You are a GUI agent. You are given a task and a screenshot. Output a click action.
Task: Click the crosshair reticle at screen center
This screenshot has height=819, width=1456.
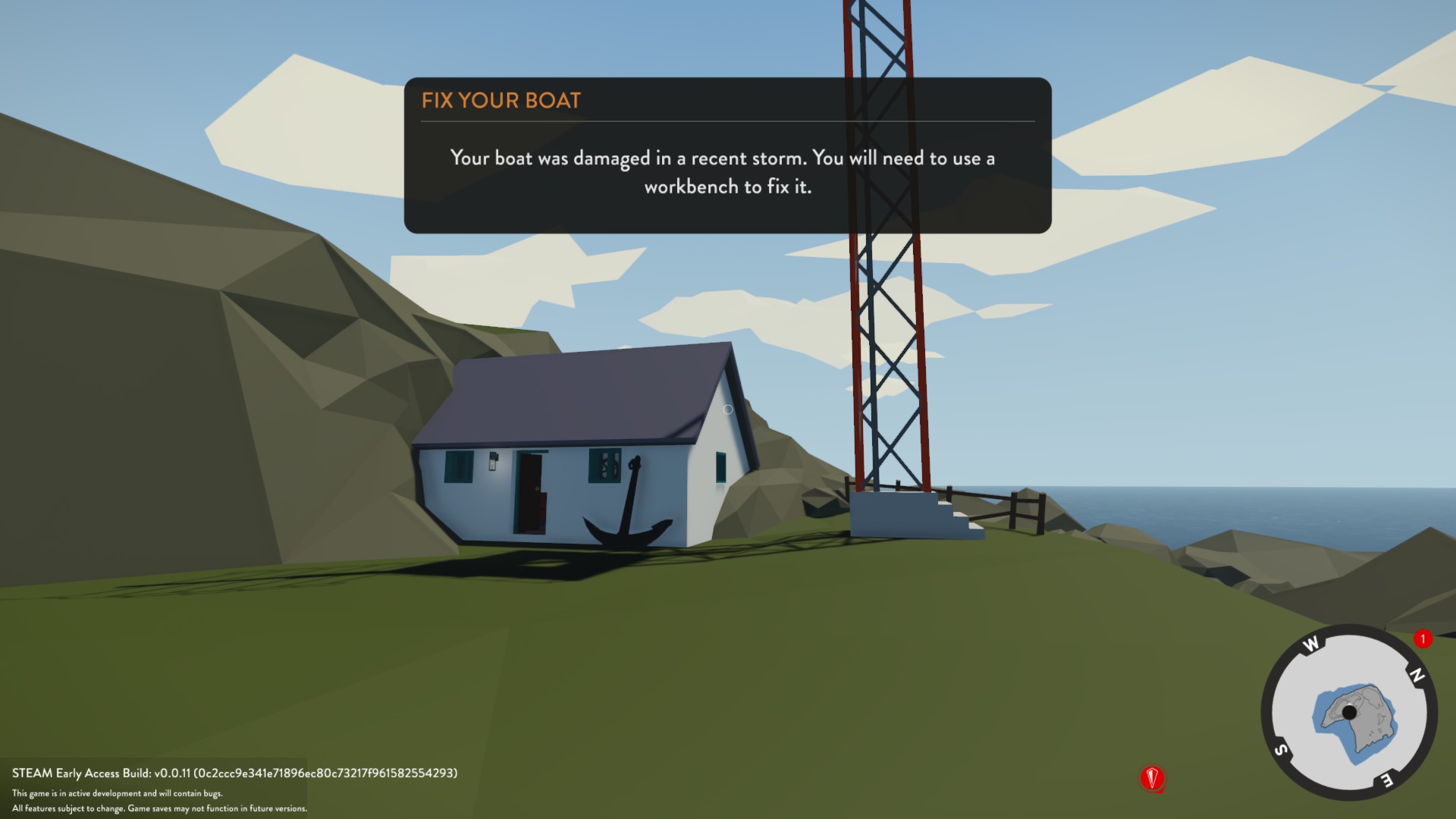(x=728, y=409)
